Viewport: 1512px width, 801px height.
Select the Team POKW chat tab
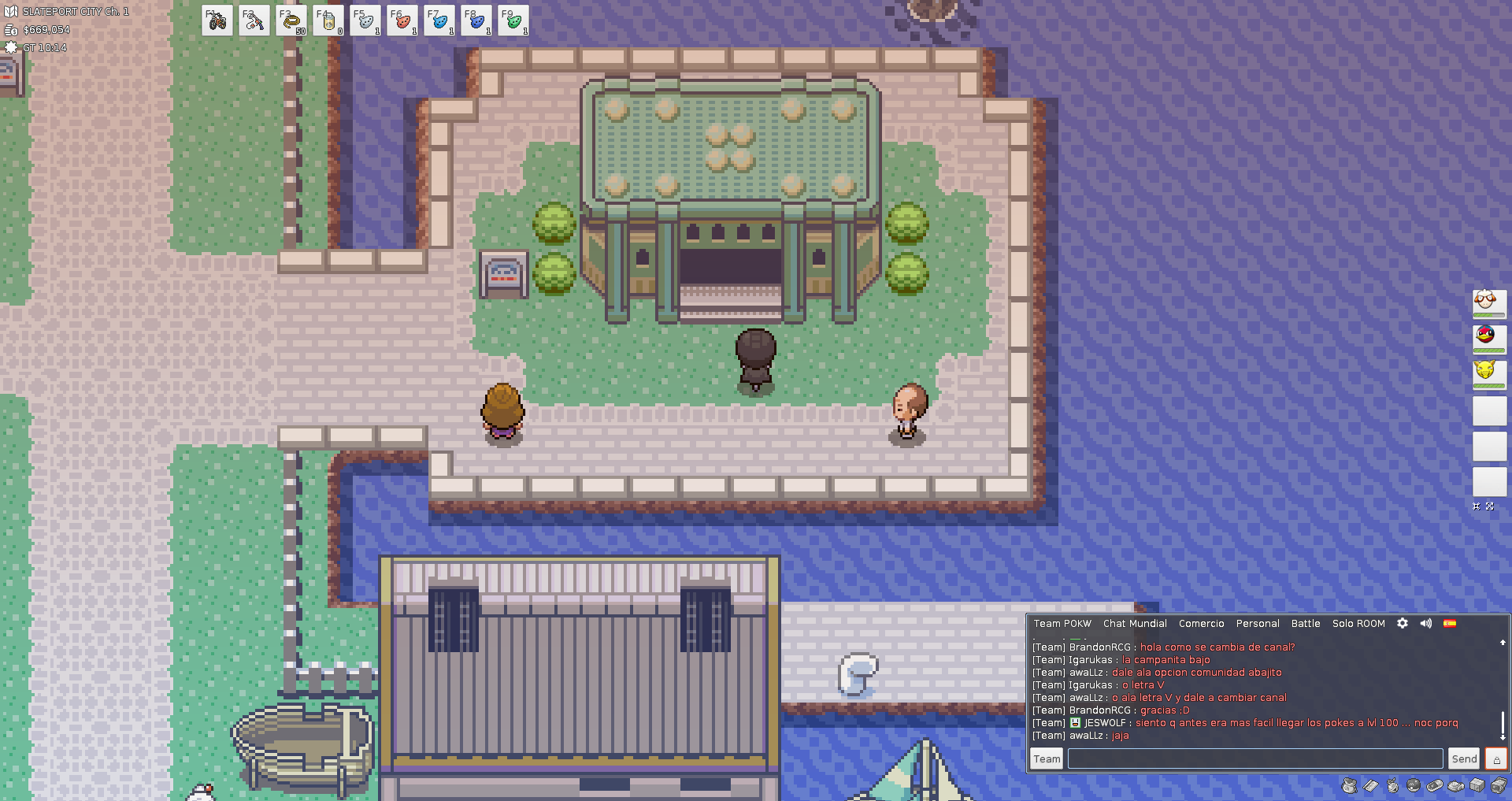tap(1062, 623)
